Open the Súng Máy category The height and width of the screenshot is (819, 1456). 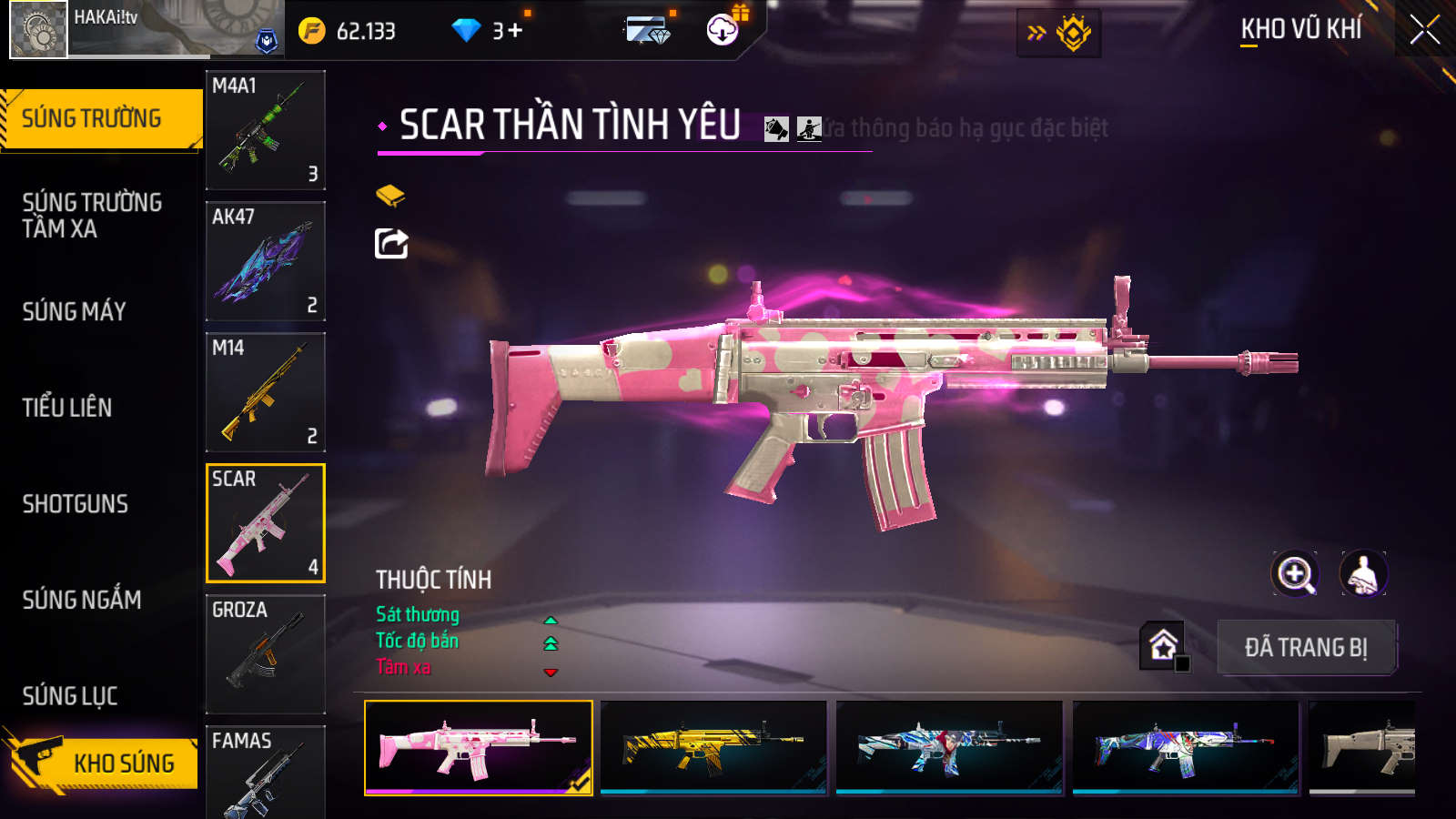tap(75, 311)
